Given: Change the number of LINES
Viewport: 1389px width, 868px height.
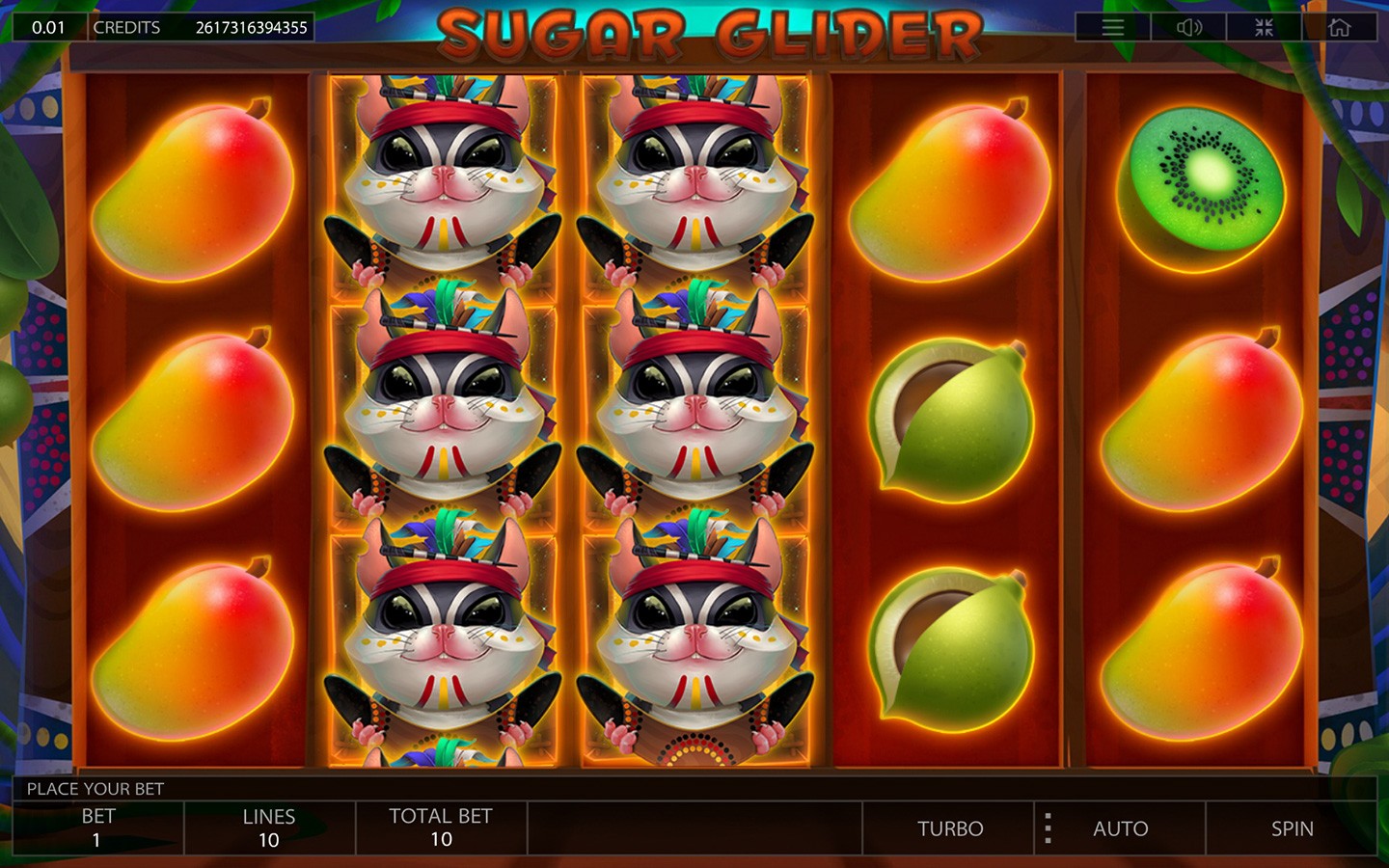Looking at the screenshot, I should (x=269, y=828).
